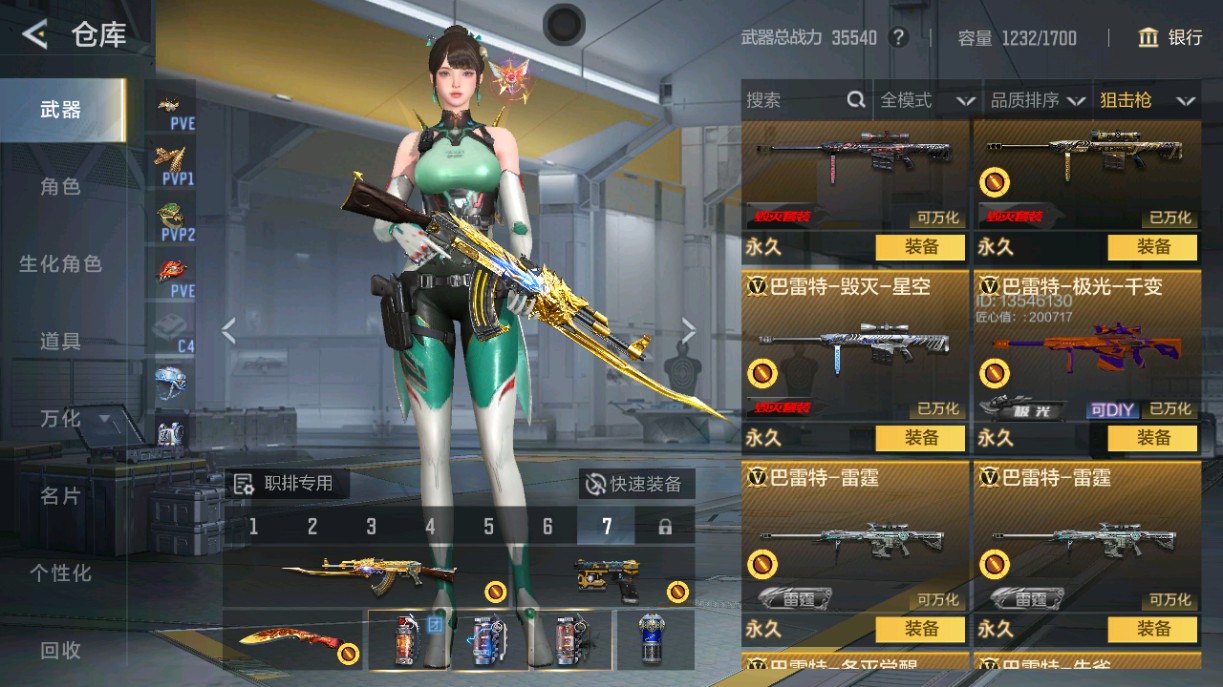Open the 名片 section
The width and height of the screenshot is (1223, 687).
pyautogui.click(x=60, y=495)
